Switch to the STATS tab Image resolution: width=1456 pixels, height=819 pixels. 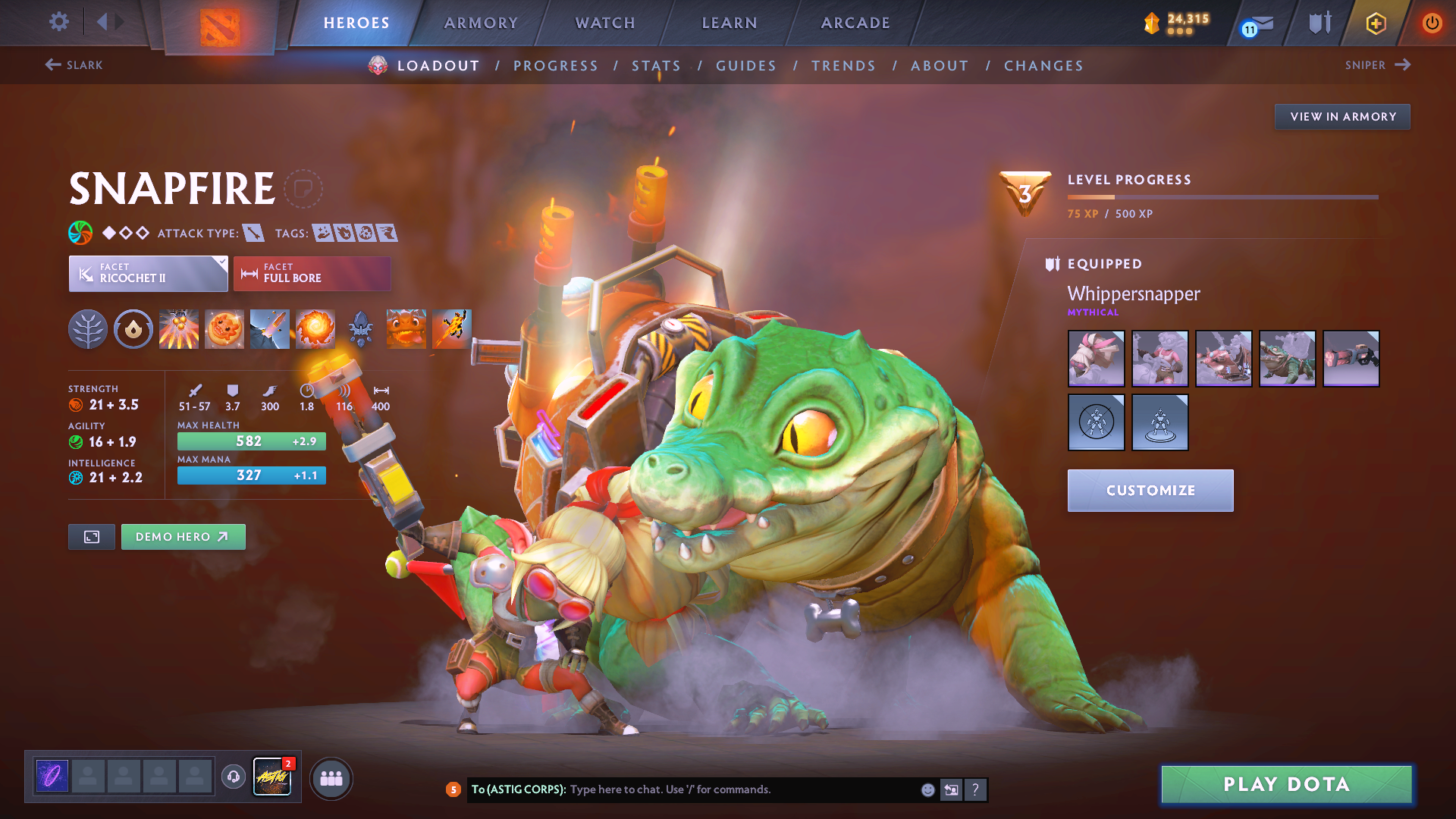(657, 65)
